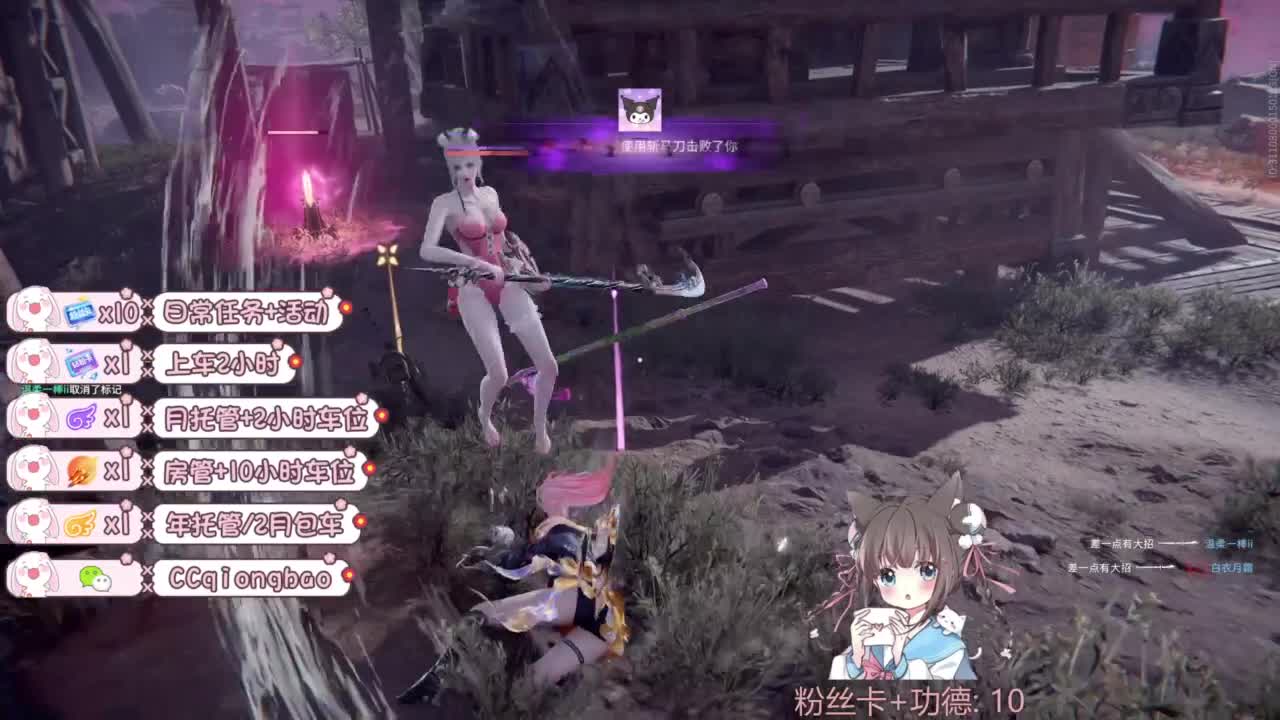Open the WeChat icon beside CCqiongbao
This screenshot has width=1280, height=720.
tap(97, 578)
